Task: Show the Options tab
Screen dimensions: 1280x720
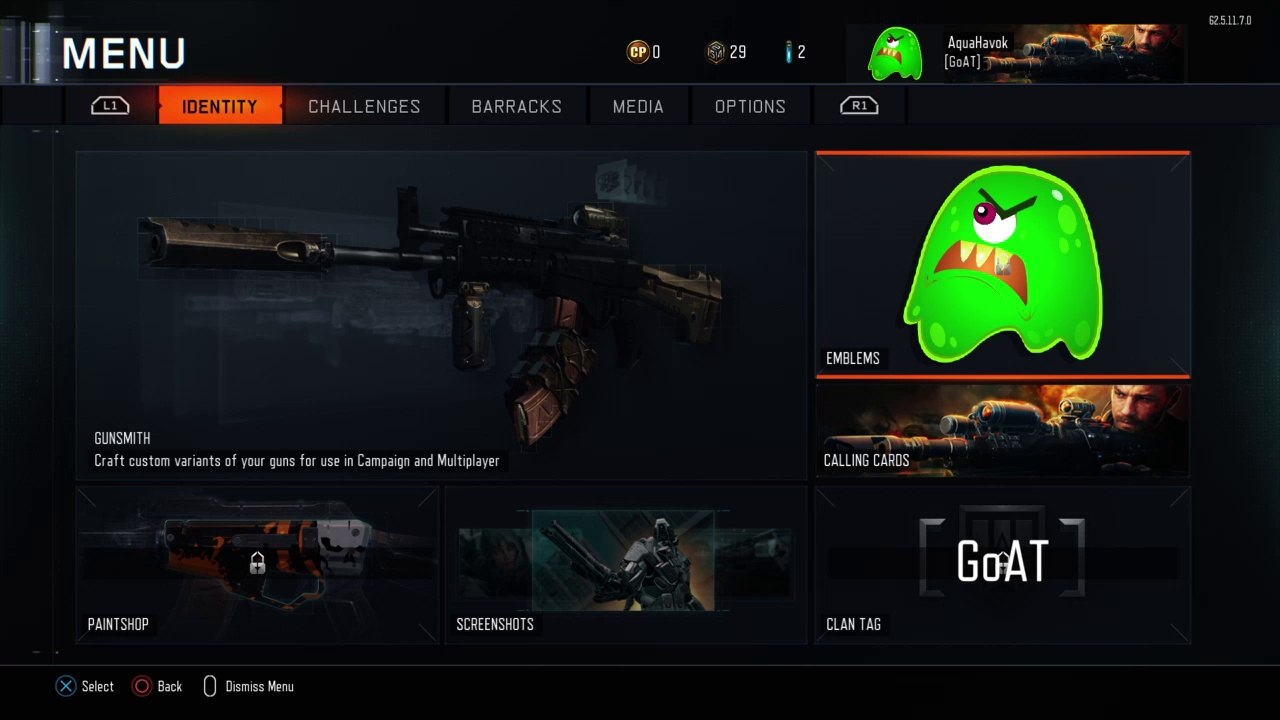Action: 750,106
